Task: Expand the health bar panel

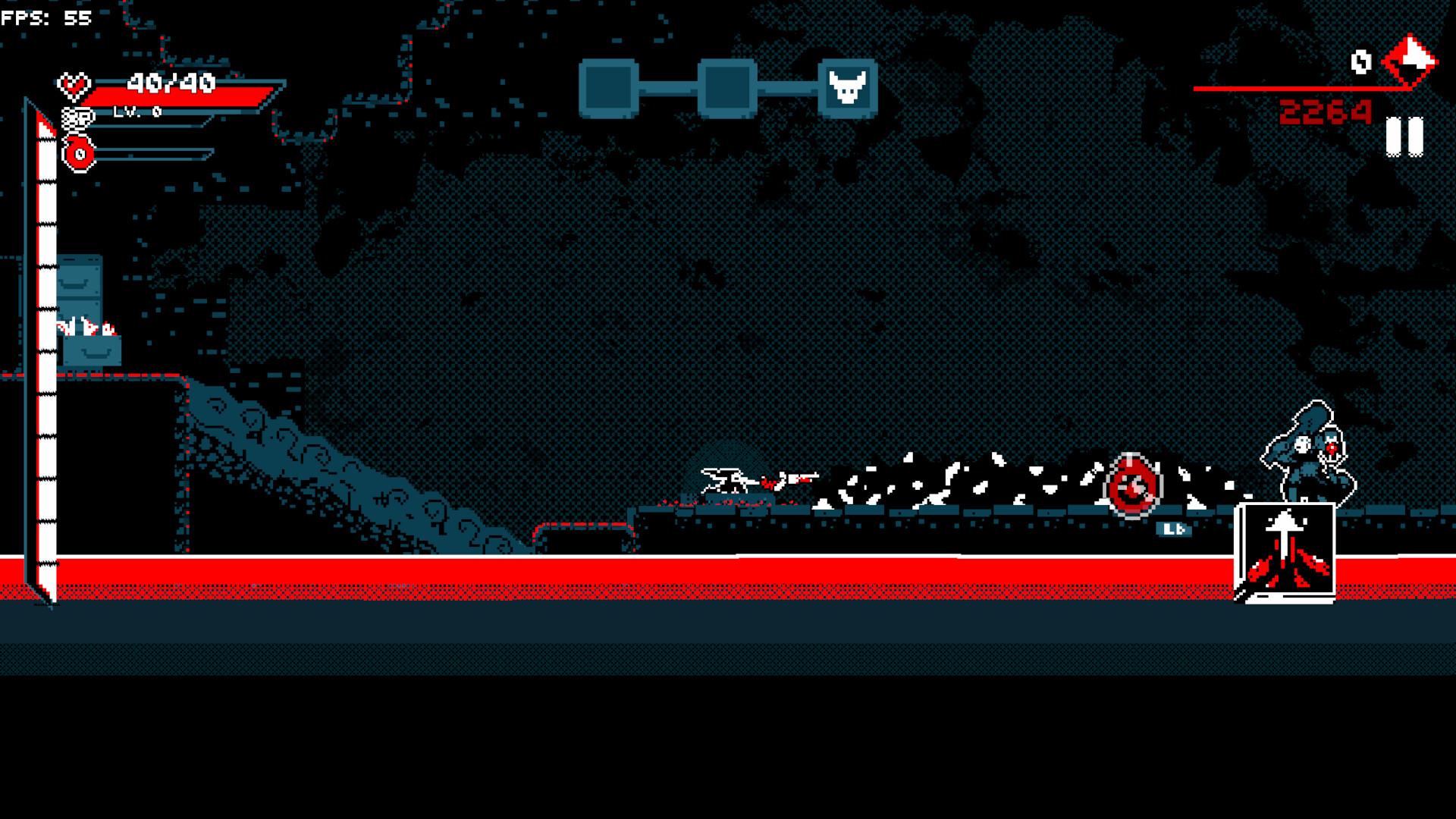Action: 182,95
